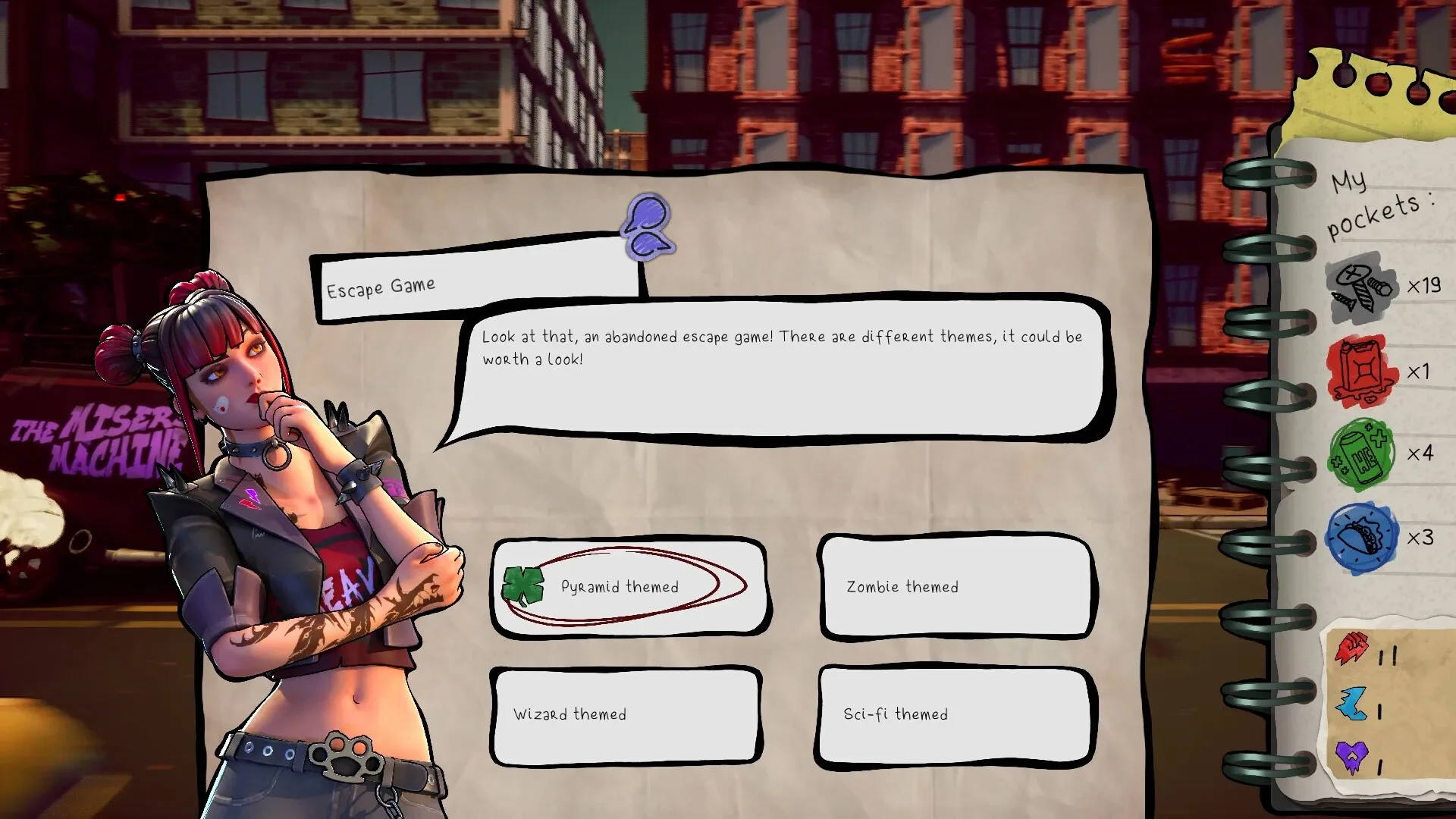This screenshot has width=1456, height=819.
Task: Click the purple speech bubble doodle
Action: click(647, 227)
